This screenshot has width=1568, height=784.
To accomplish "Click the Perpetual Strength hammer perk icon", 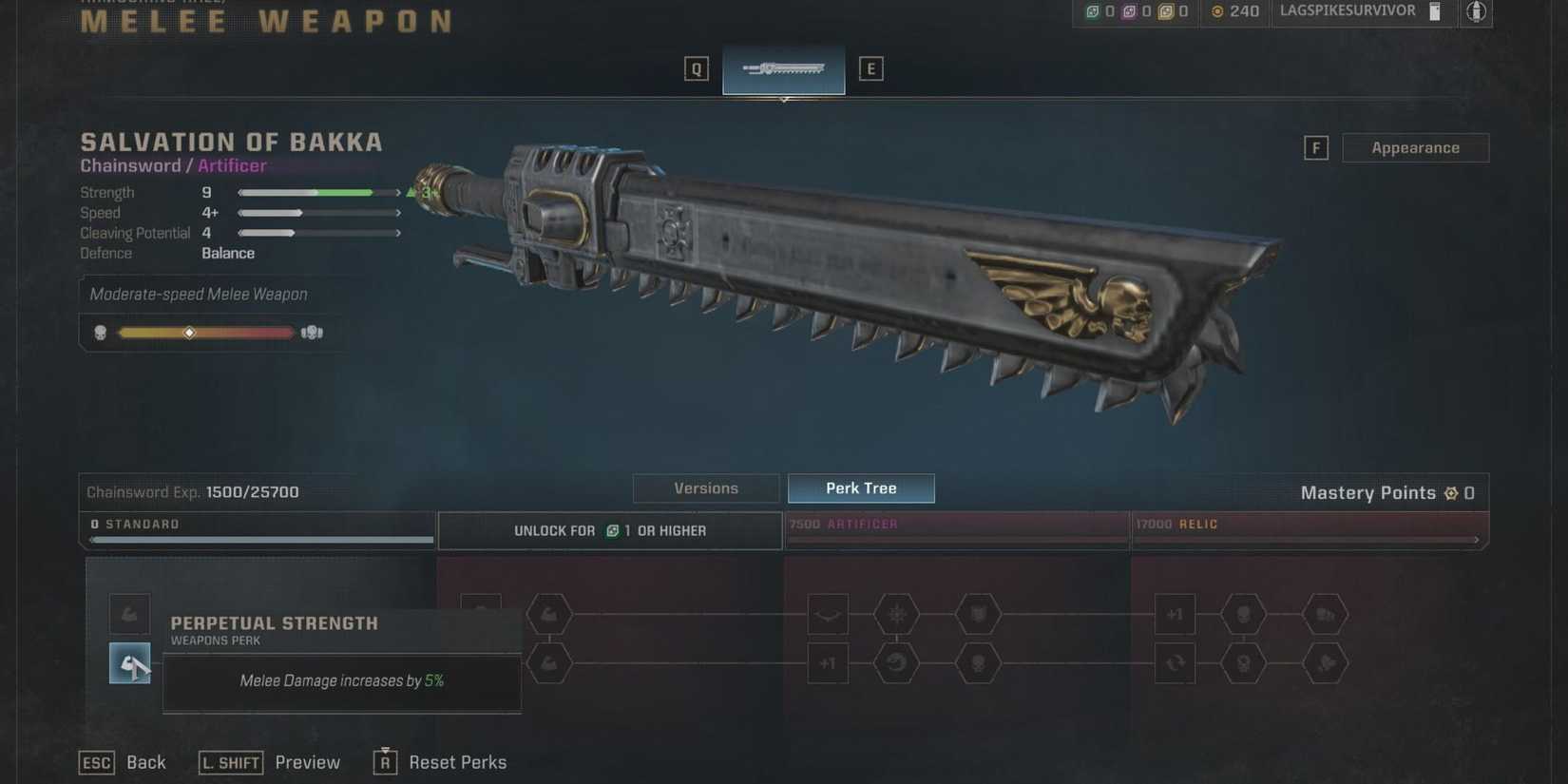I will point(129,662).
